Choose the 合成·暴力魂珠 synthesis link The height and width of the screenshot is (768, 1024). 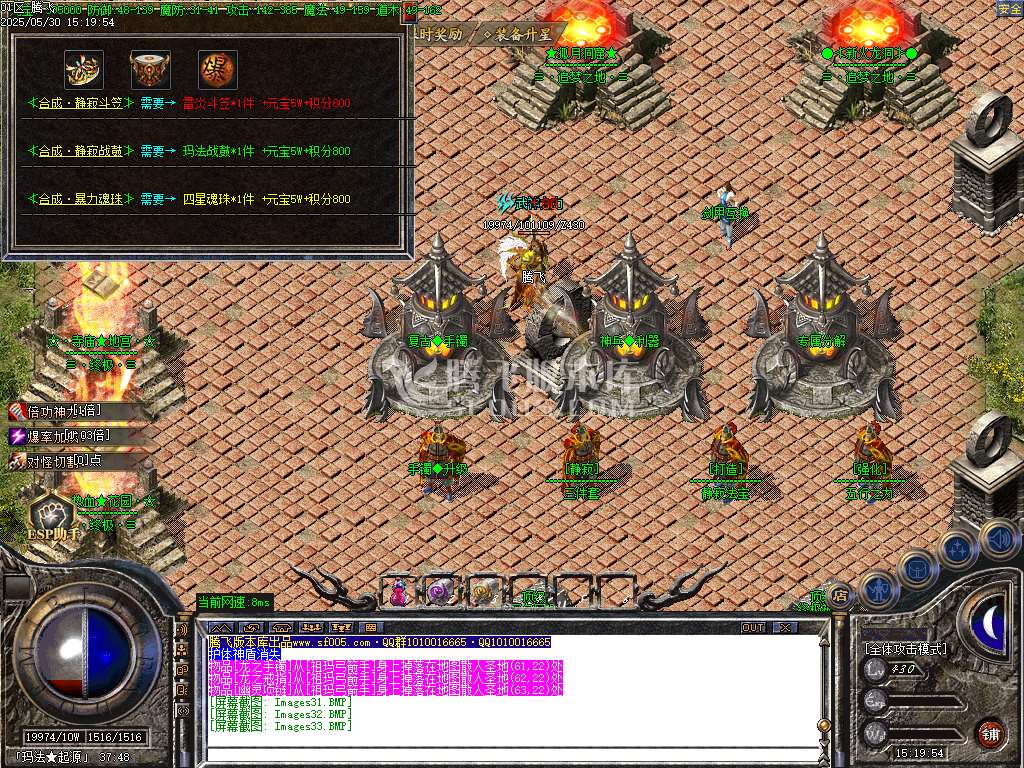[80, 199]
